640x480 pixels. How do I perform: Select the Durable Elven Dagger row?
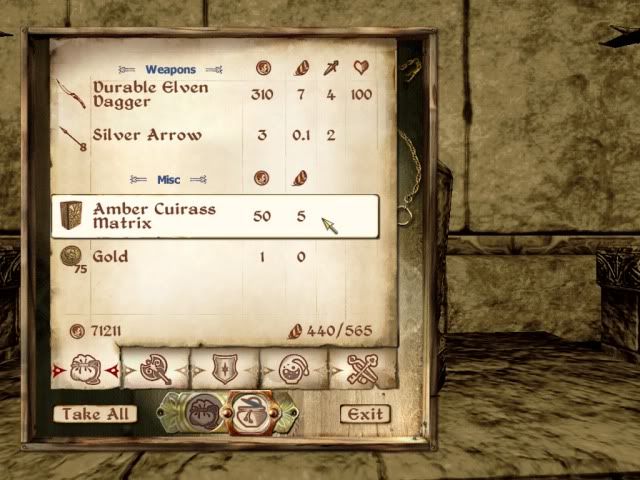click(150, 97)
